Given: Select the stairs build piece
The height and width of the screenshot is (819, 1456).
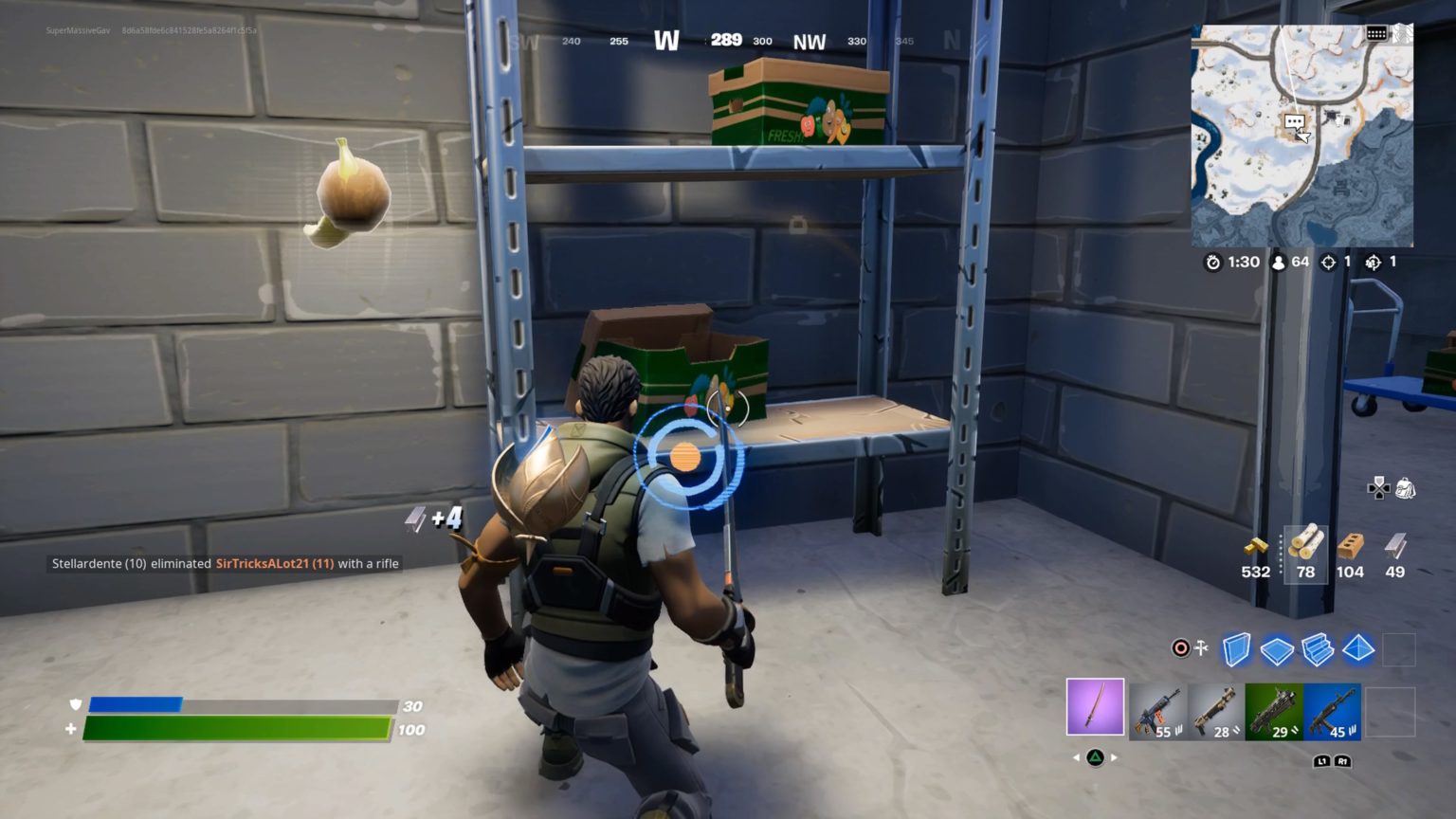Looking at the screenshot, I should pyautogui.click(x=1316, y=649).
